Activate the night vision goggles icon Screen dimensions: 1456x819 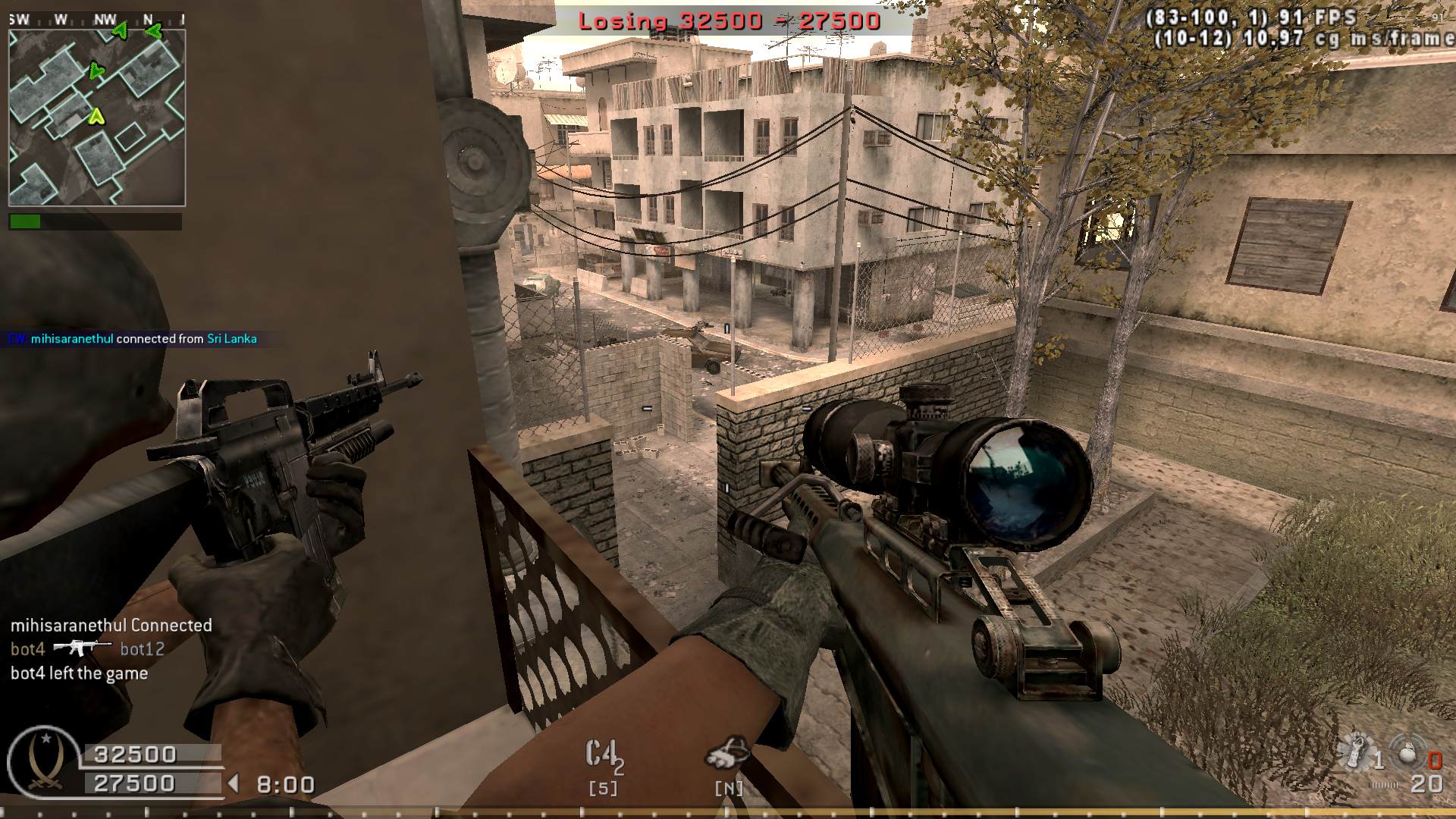click(727, 752)
